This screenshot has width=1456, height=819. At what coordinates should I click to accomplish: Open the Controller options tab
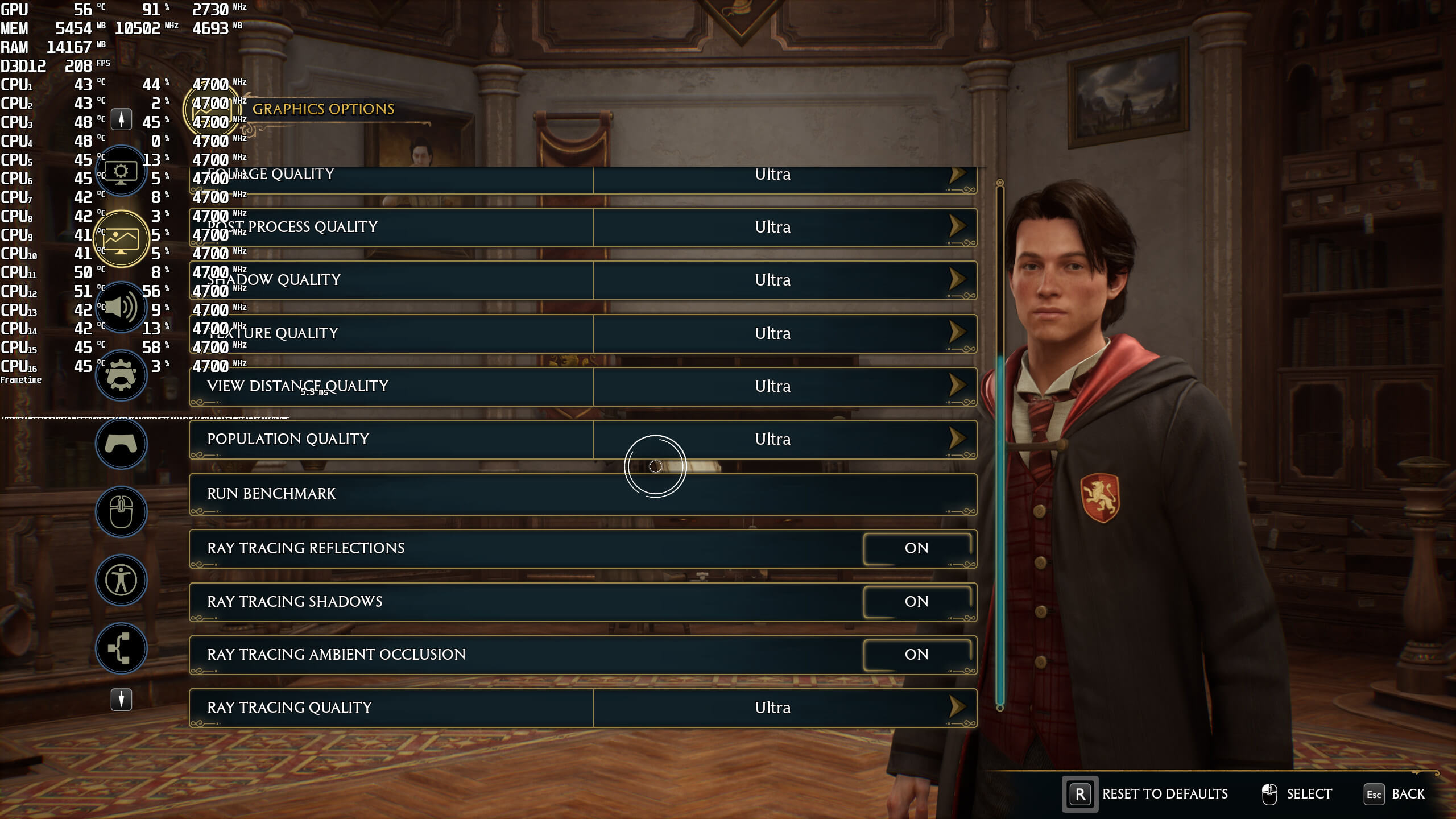pos(121,444)
